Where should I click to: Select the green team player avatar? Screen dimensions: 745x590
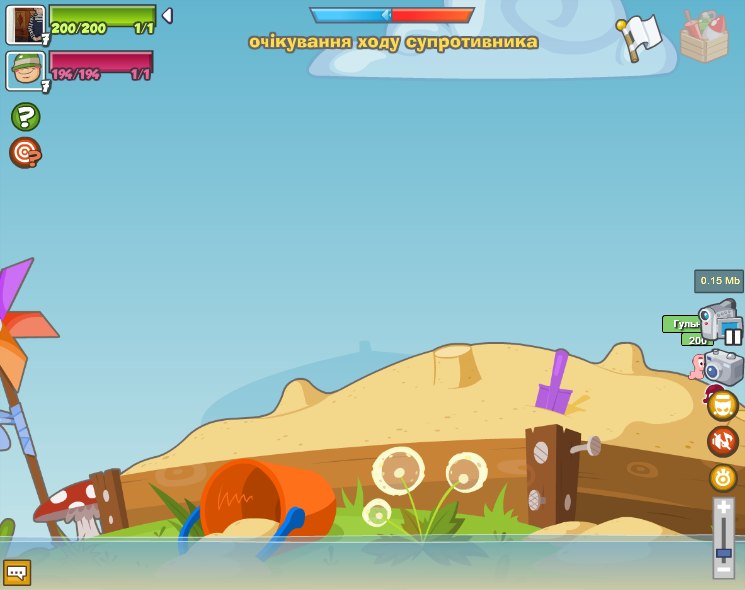point(25,24)
